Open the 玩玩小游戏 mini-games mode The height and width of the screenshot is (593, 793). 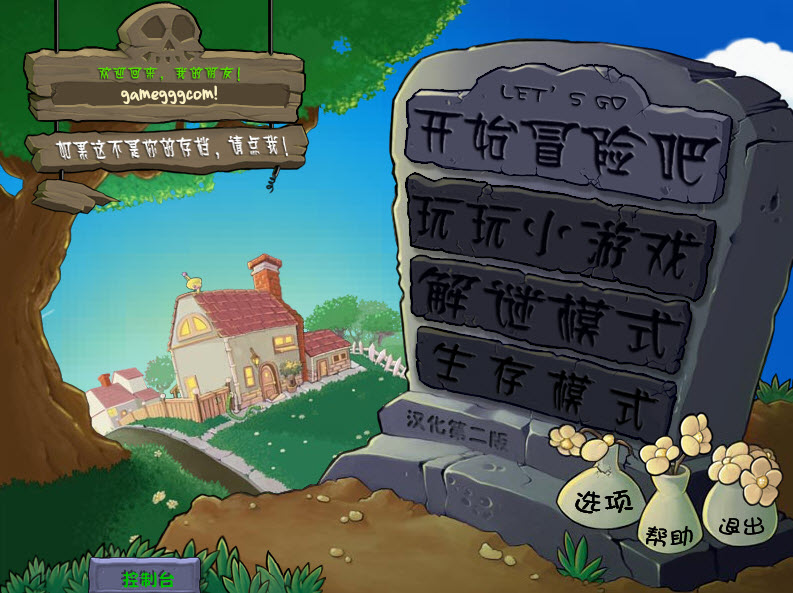pos(560,230)
